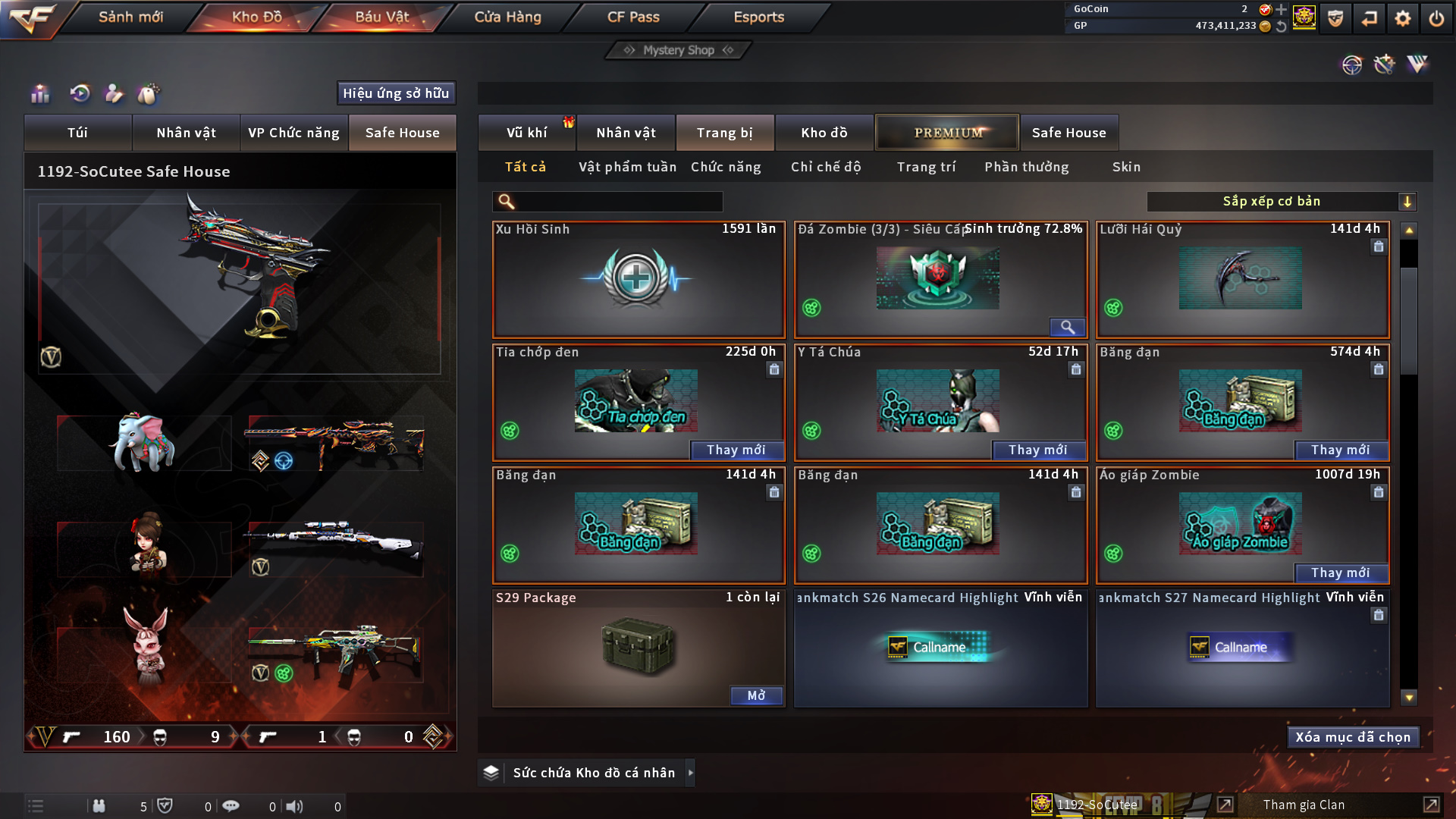This screenshot has height=819, width=1456.
Task: Open Hiệu ứng sở hữu panel
Action: [x=396, y=93]
